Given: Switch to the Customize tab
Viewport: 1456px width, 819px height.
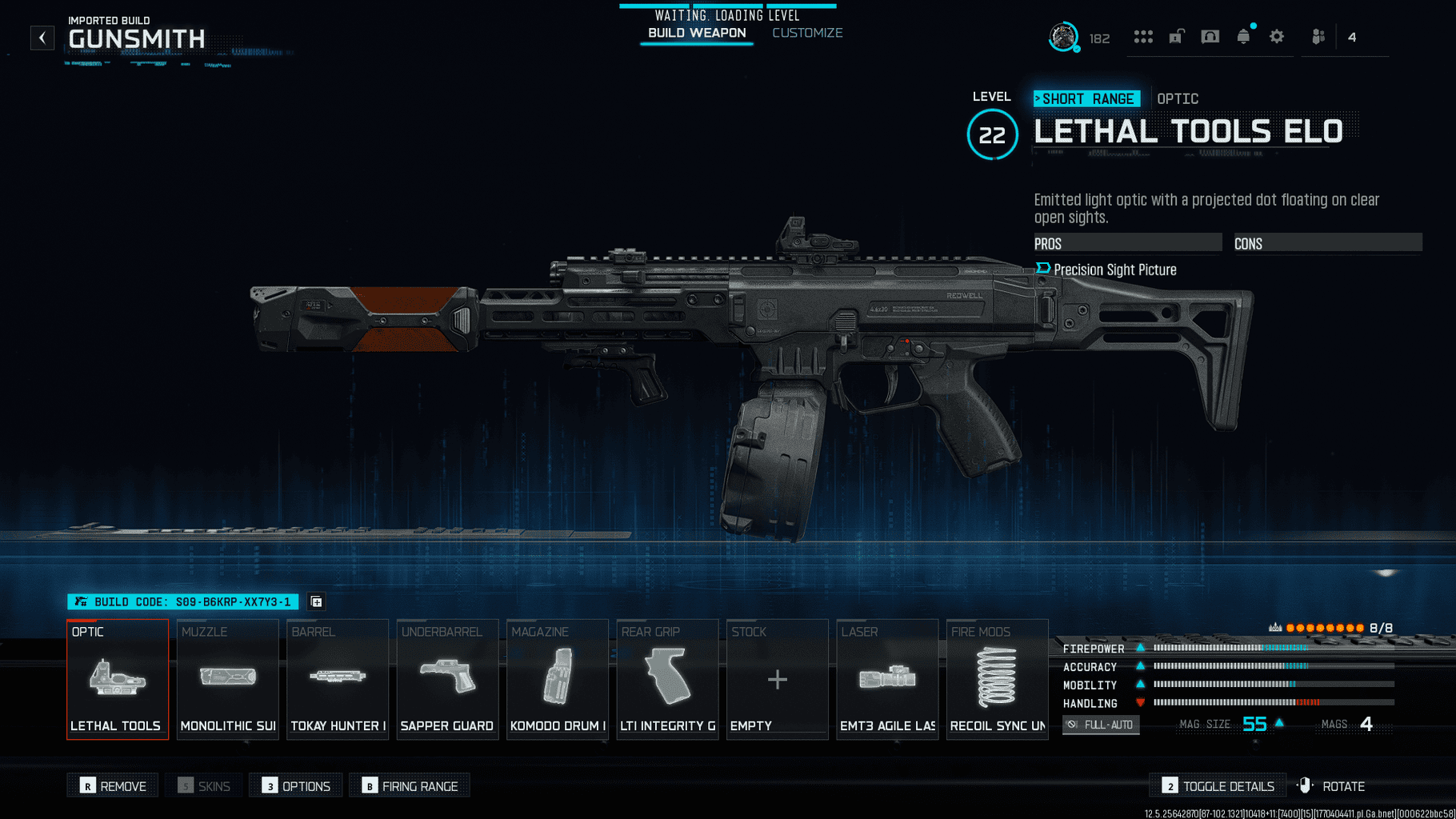Looking at the screenshot, I should (807, 33).
